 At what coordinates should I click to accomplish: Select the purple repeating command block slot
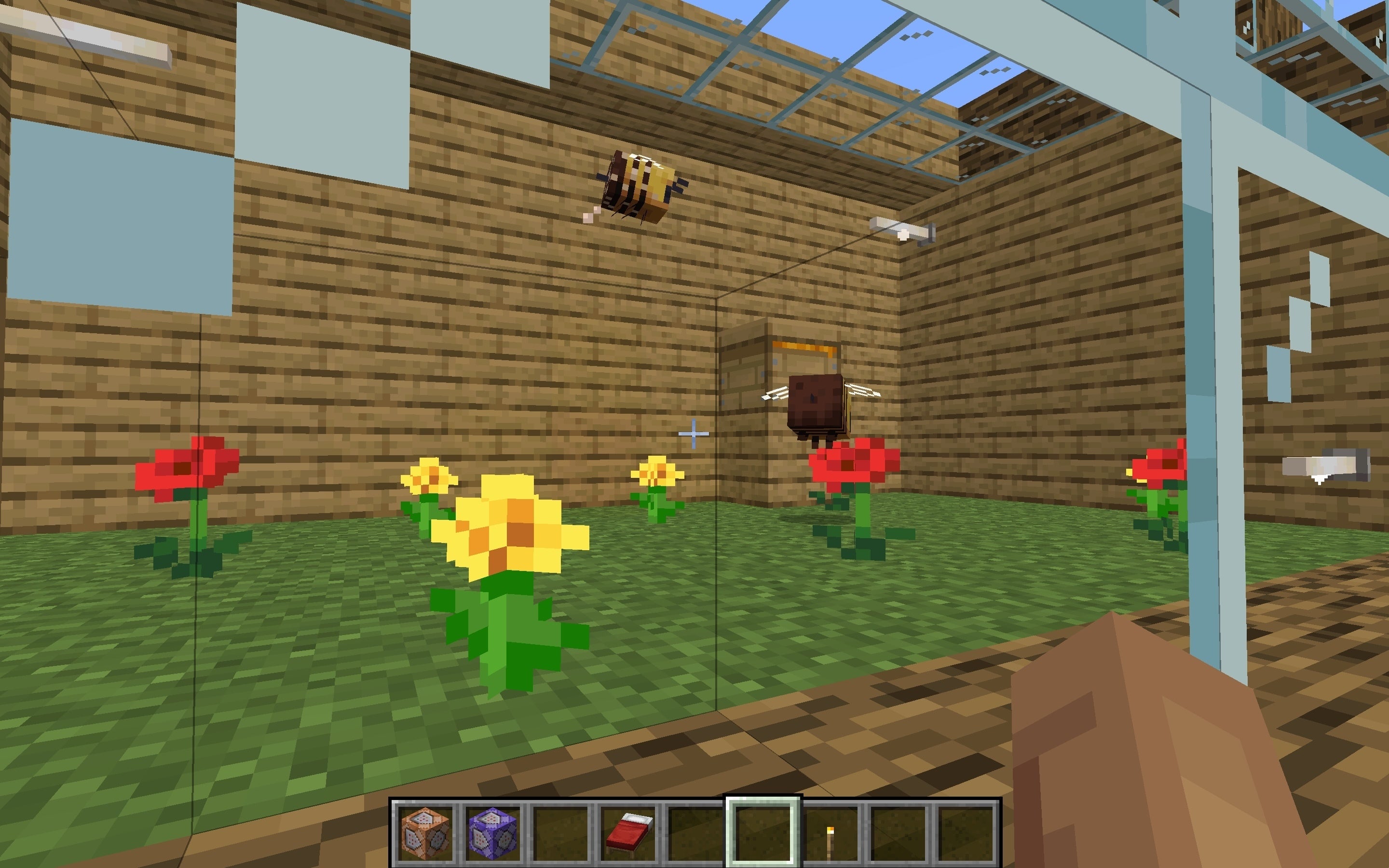point(493,831)
